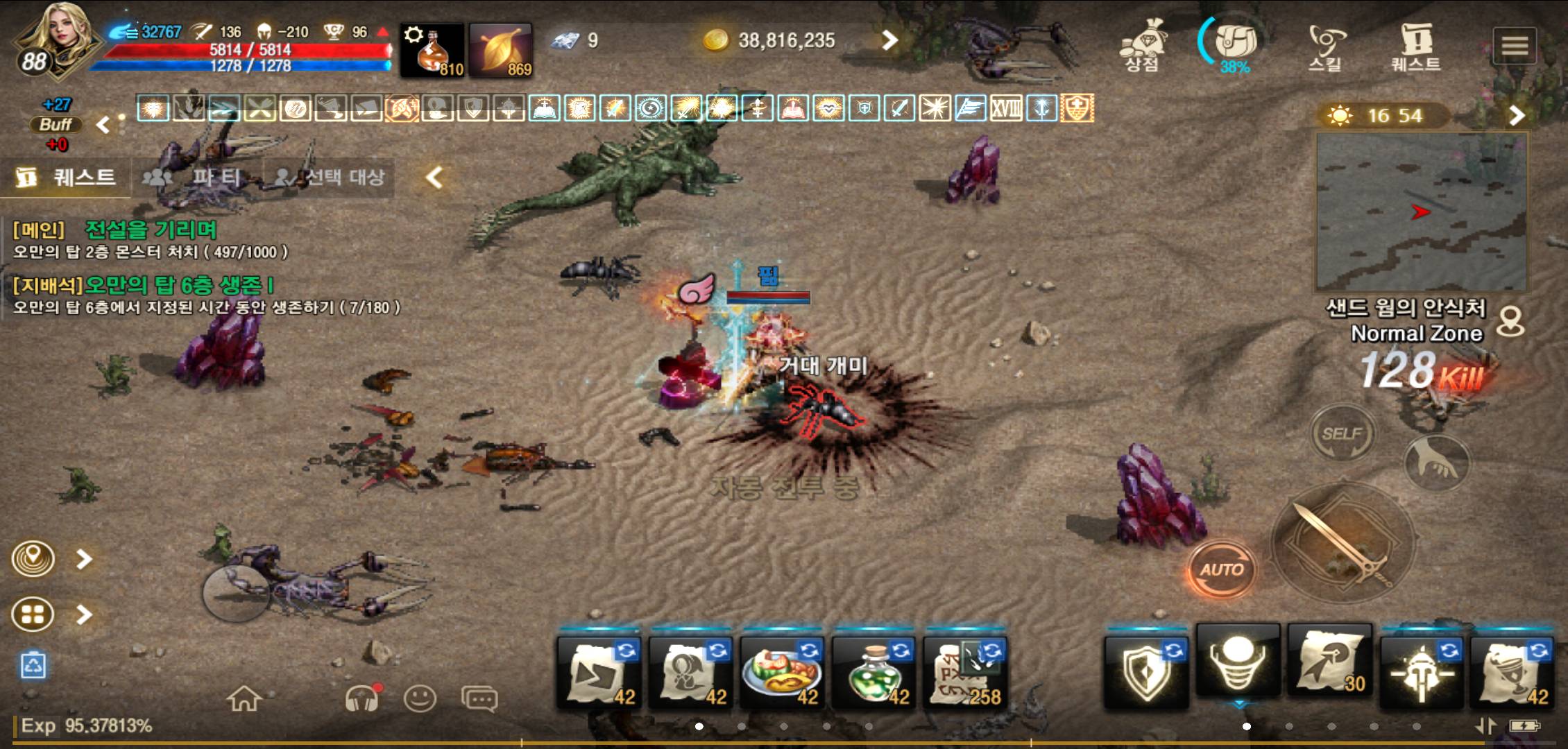Open the bag showing 38%
The width and height of the screenshot is (1568, 749).
pos(1234,45)
